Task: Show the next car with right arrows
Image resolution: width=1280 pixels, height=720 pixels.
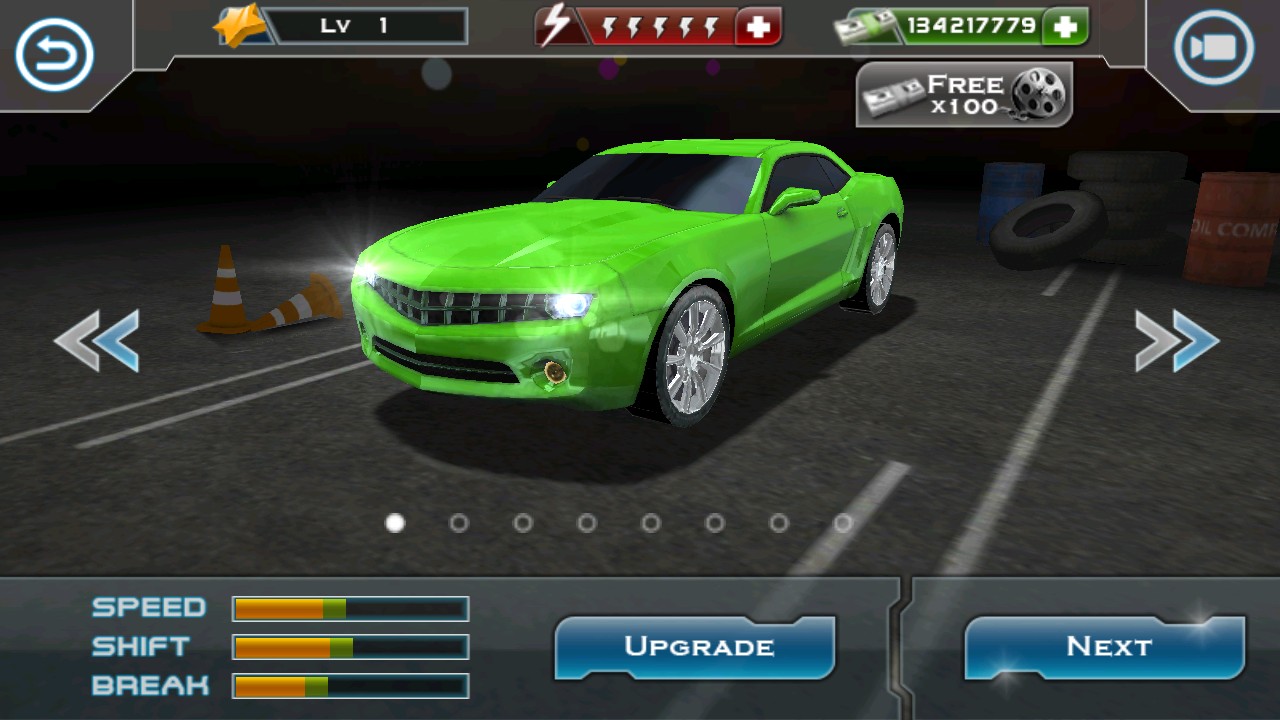Action: [x=1177, y=341]
